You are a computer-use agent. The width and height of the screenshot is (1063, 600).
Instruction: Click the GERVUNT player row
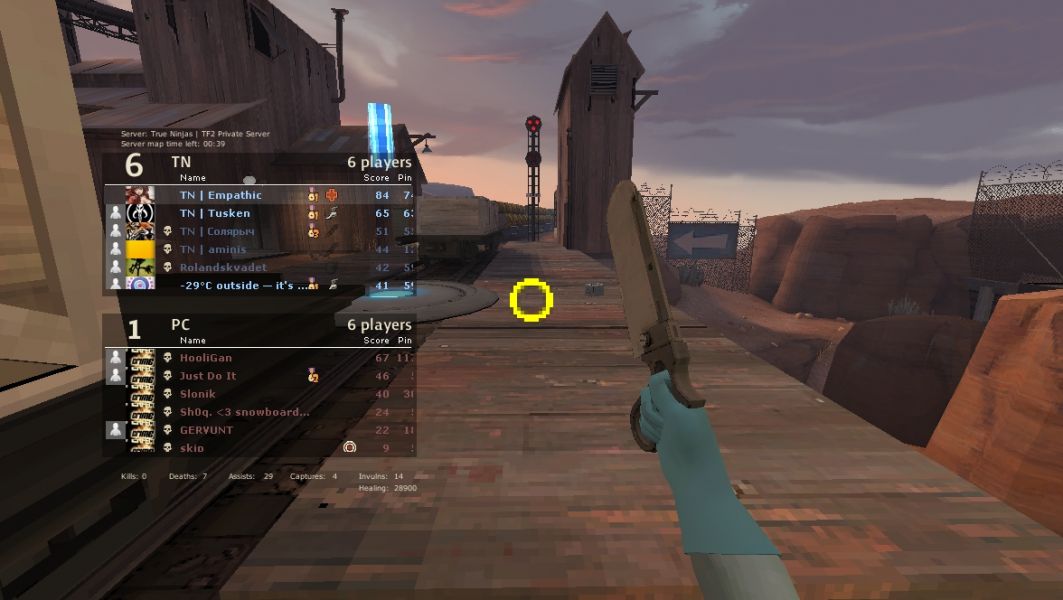[260, 429]
